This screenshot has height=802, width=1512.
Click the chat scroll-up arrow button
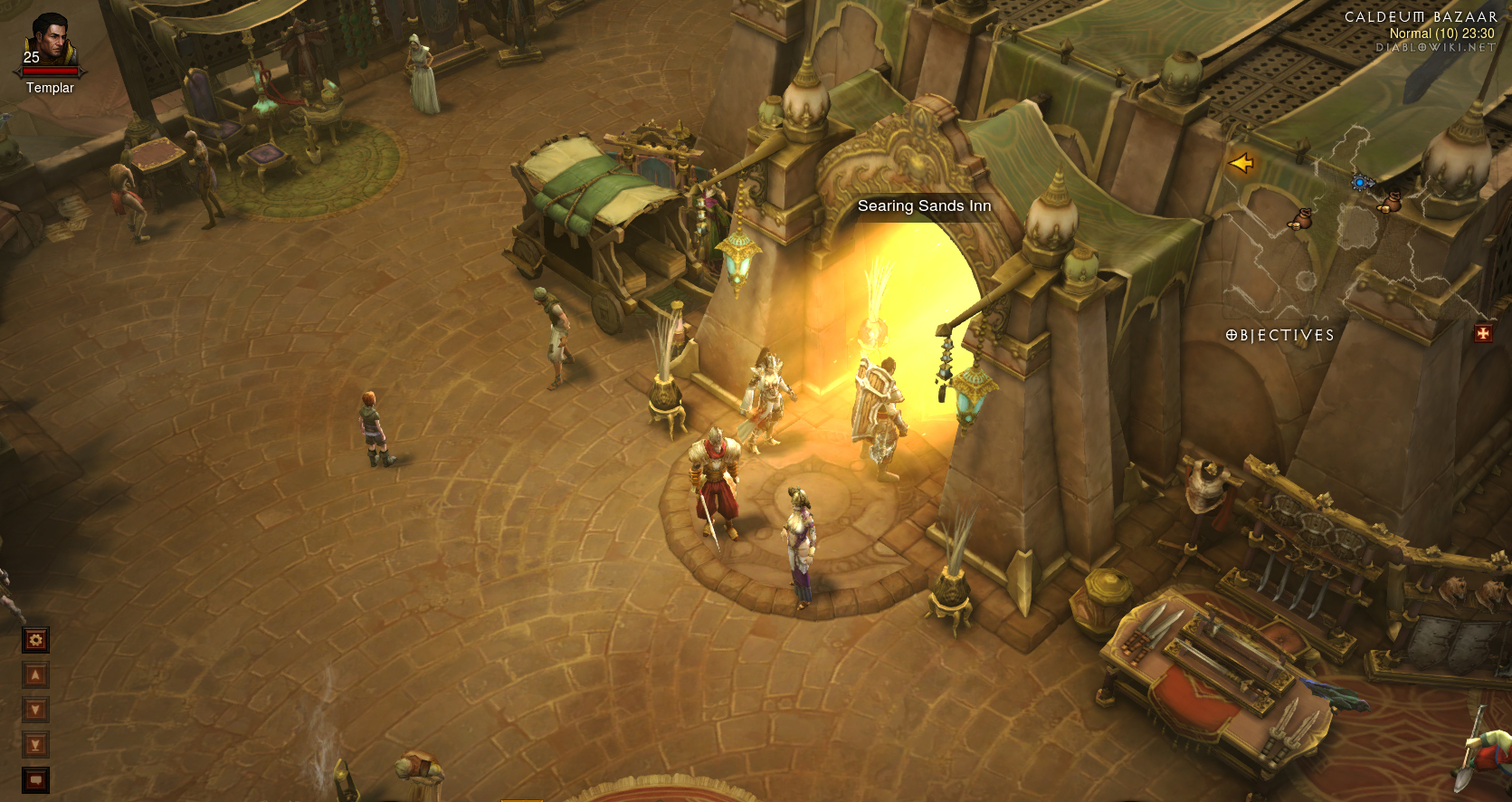point(35,675)
